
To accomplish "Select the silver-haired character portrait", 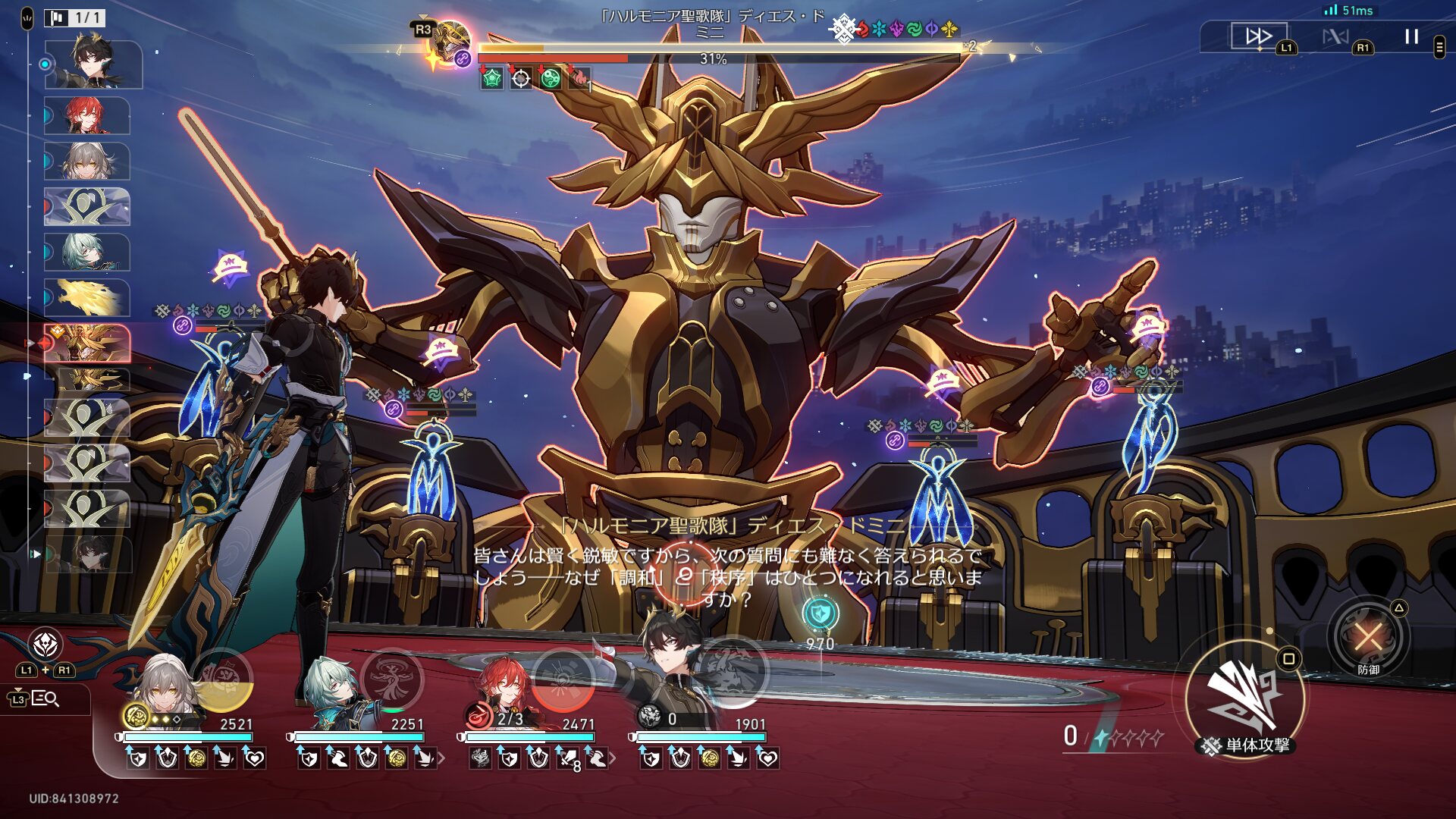I will coord(163,692).
